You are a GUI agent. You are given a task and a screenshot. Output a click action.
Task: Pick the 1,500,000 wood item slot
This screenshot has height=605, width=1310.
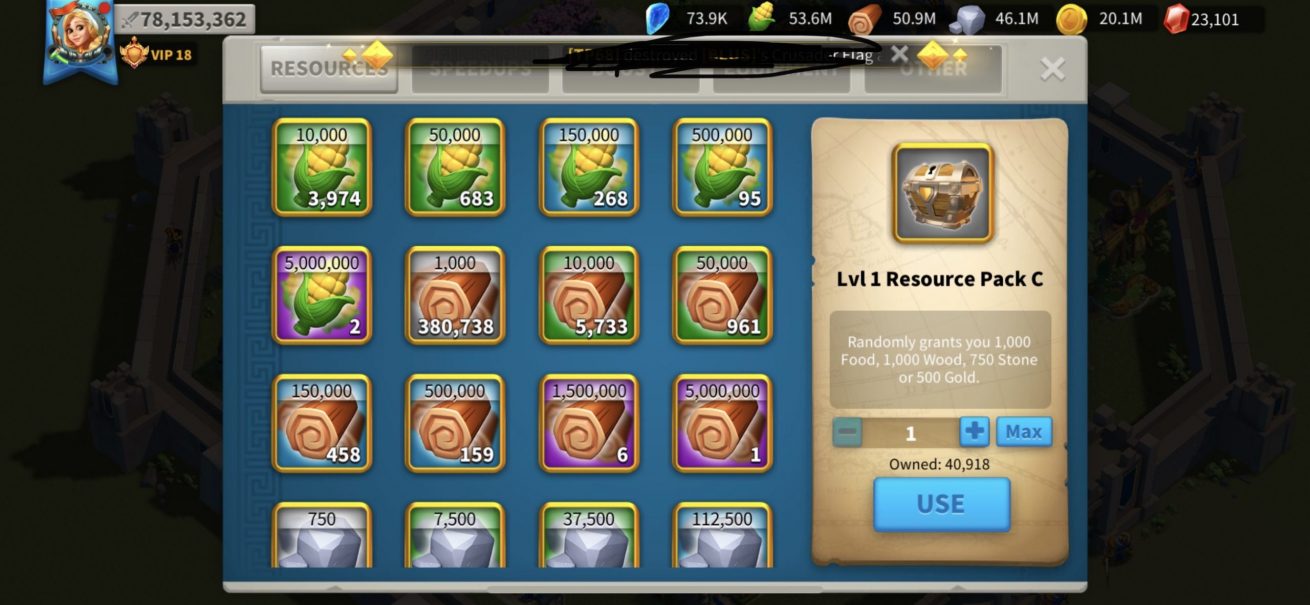point(589,423)
